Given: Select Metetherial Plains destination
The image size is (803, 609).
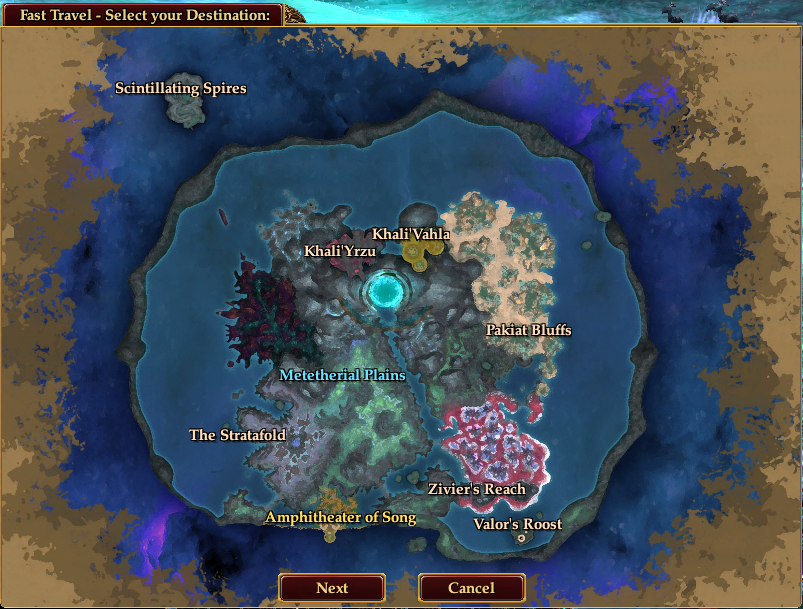Looking at the screenshot, I should tap(343, 375).
